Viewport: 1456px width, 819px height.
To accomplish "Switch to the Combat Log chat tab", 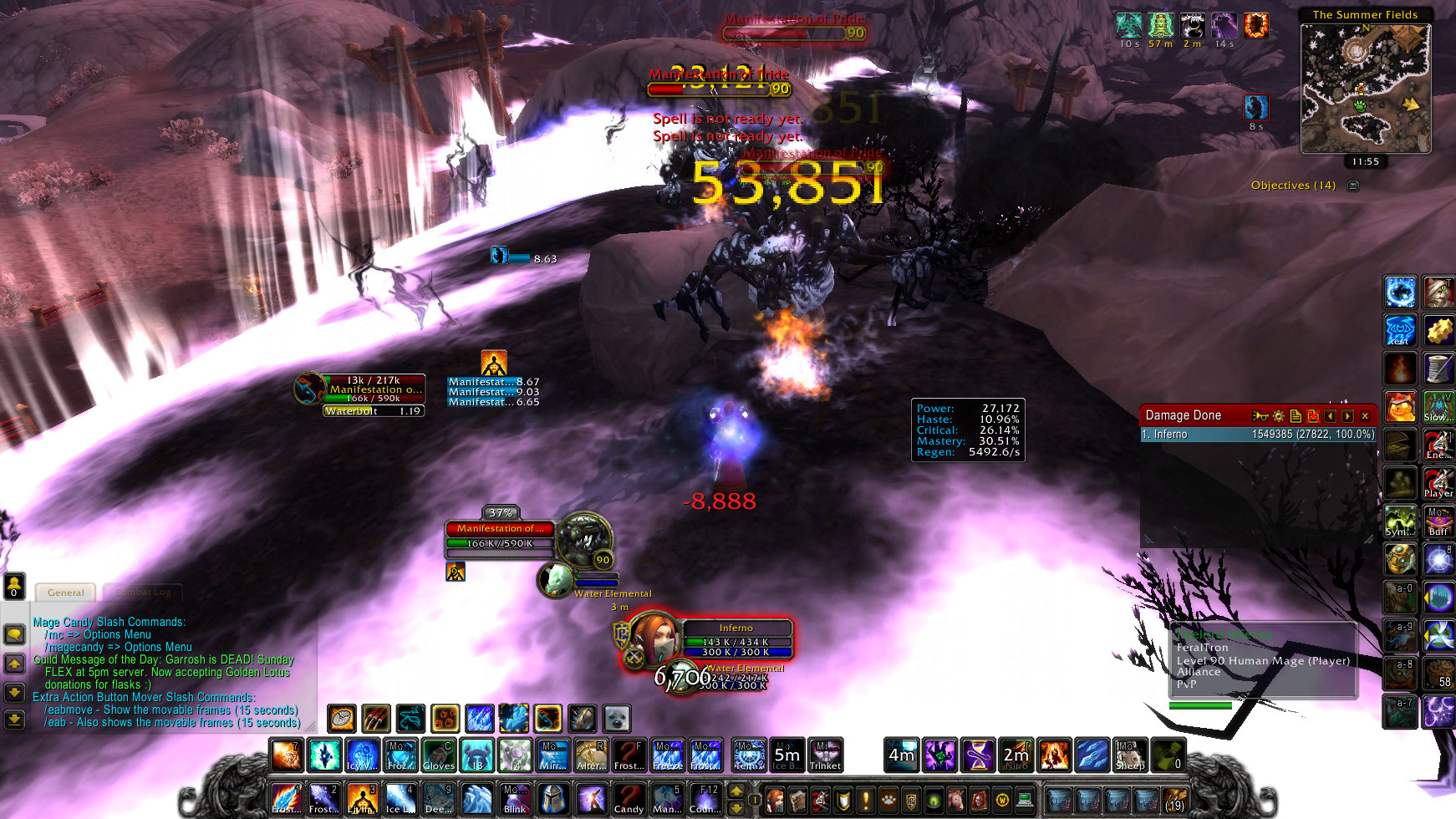I will pos(144,593).
